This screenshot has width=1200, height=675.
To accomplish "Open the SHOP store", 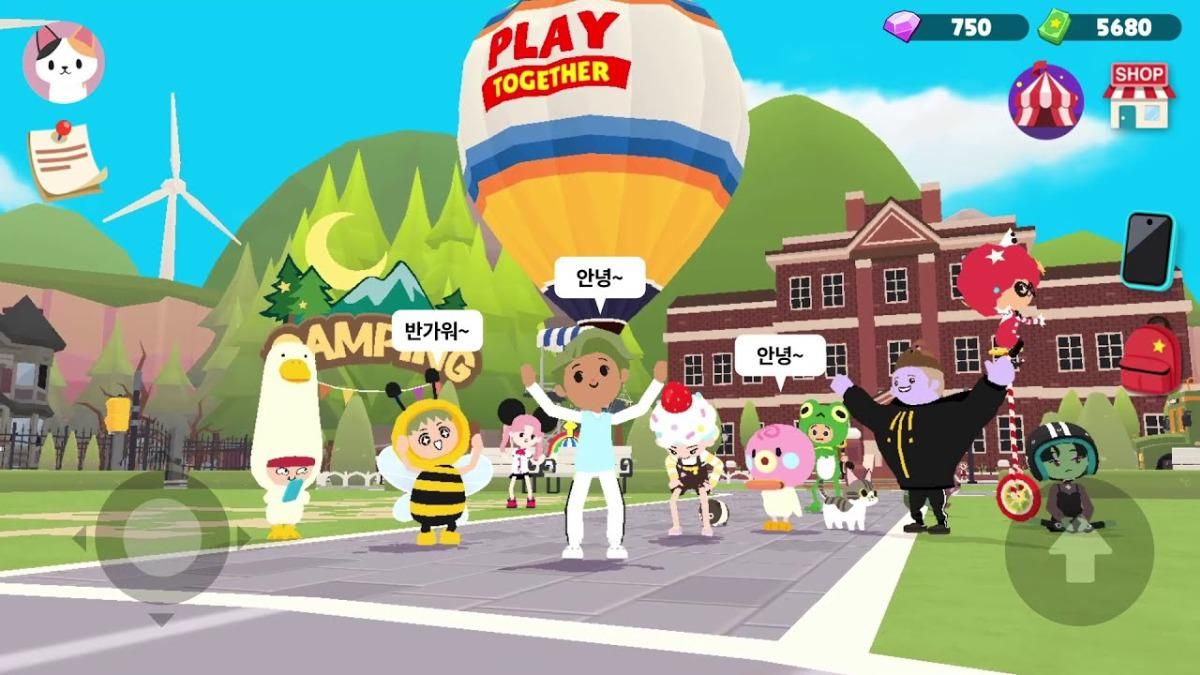I will [1139, 96].
